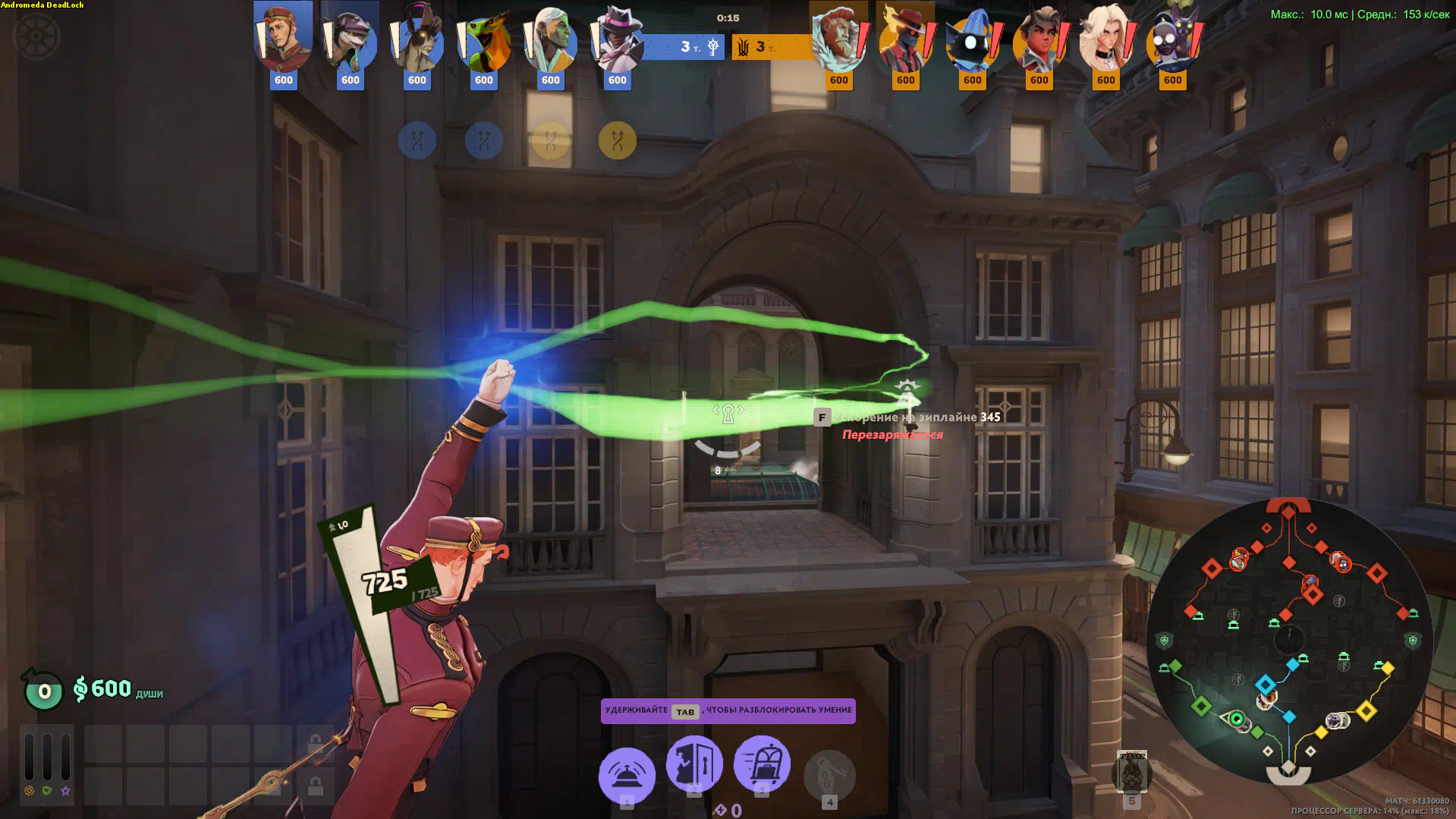Choose the hero in the pink-banded fedora
This screenshot has height=819, width=1456.
tap(617, 39)
